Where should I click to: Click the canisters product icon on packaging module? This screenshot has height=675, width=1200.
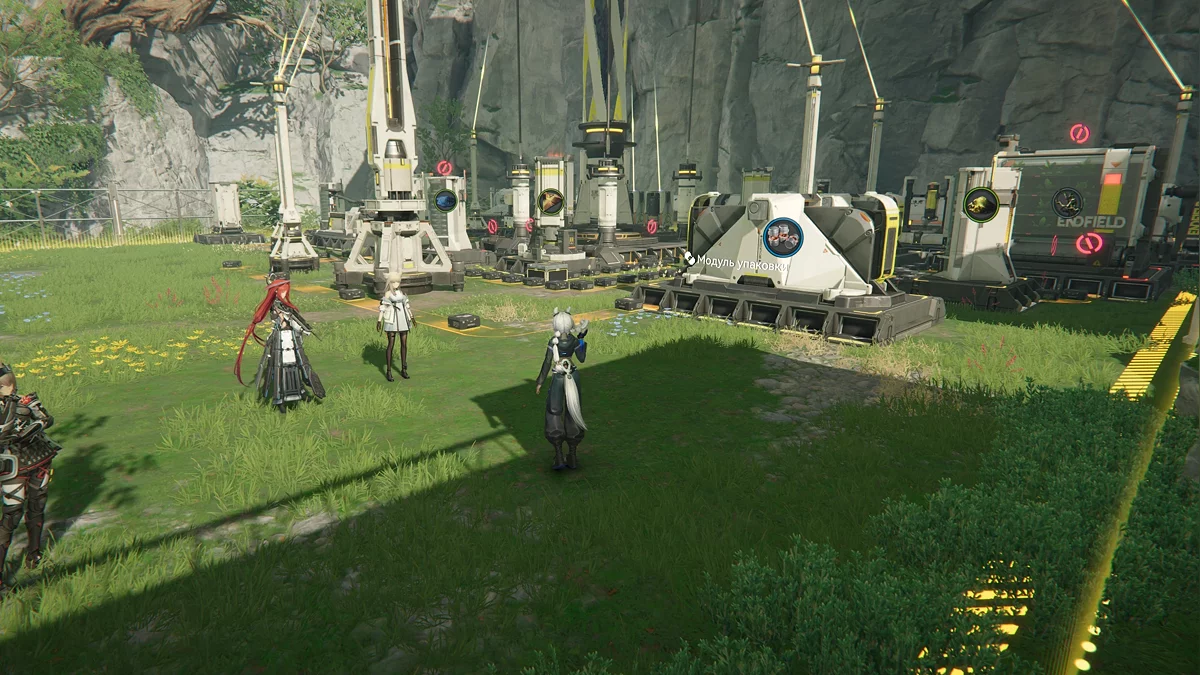(x=782, y=237)
